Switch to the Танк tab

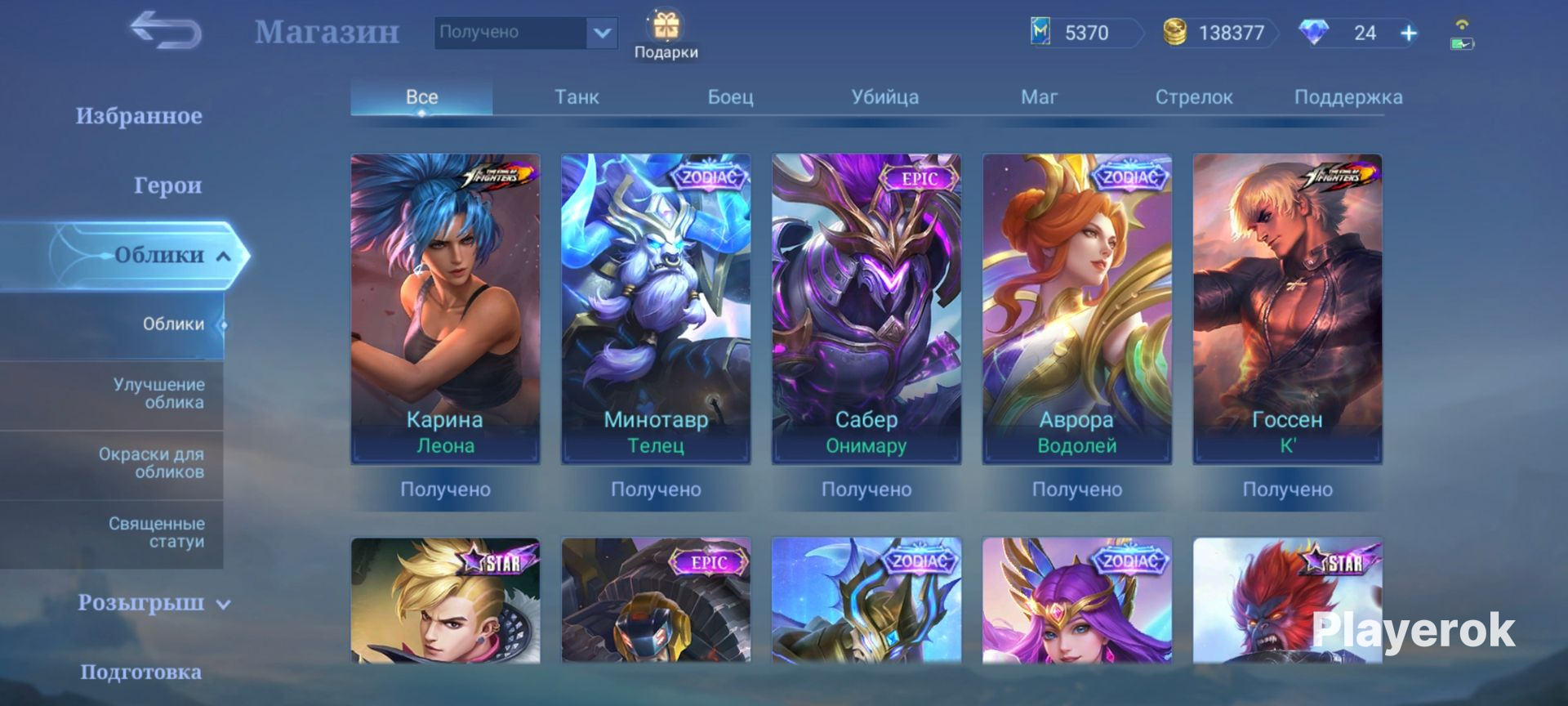tap(577, 97)
